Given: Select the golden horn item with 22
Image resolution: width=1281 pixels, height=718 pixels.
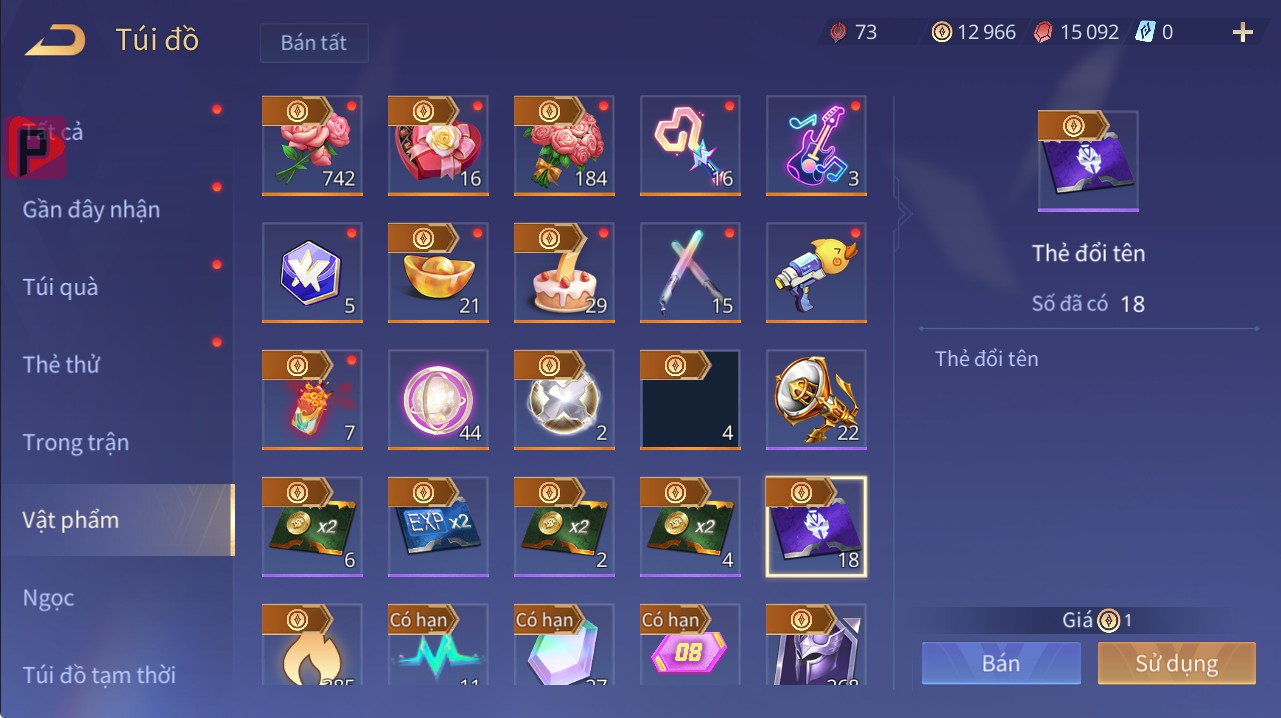Looking at the screenshot, I should pos(816,399).
